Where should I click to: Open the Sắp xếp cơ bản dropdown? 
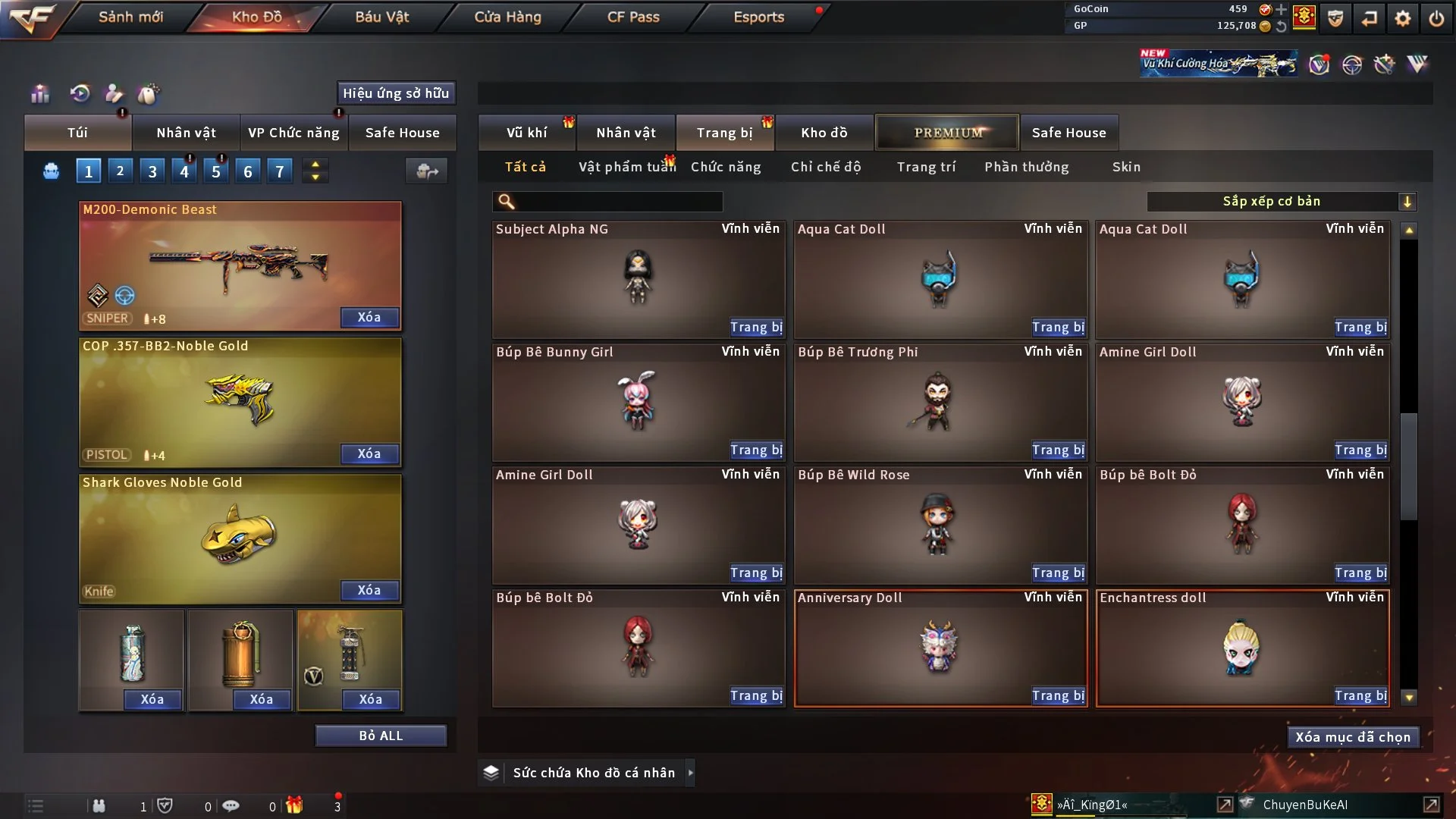[x=1281, y=201]
